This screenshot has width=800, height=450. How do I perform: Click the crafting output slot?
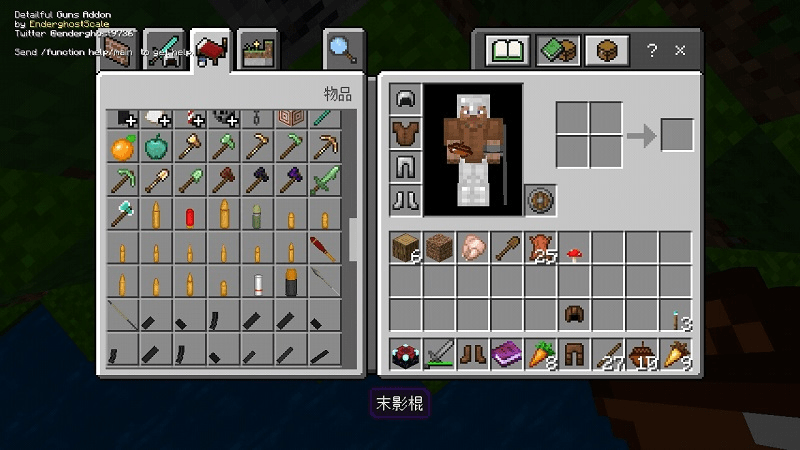(677, 134)
